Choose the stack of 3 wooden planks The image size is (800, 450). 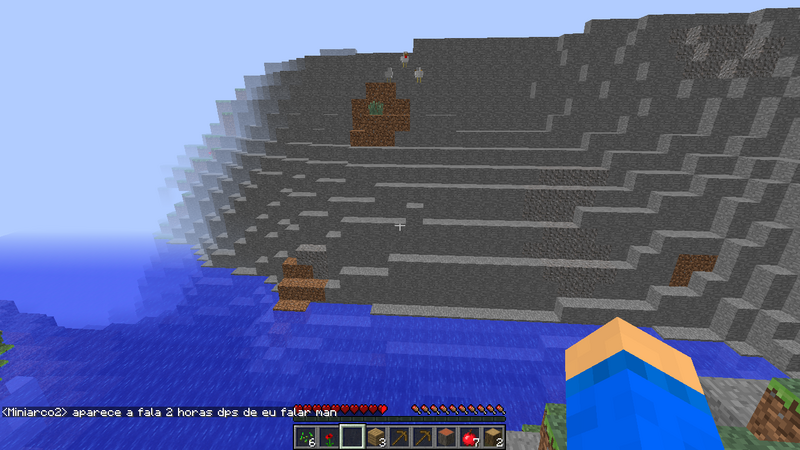tap(374, 437)
